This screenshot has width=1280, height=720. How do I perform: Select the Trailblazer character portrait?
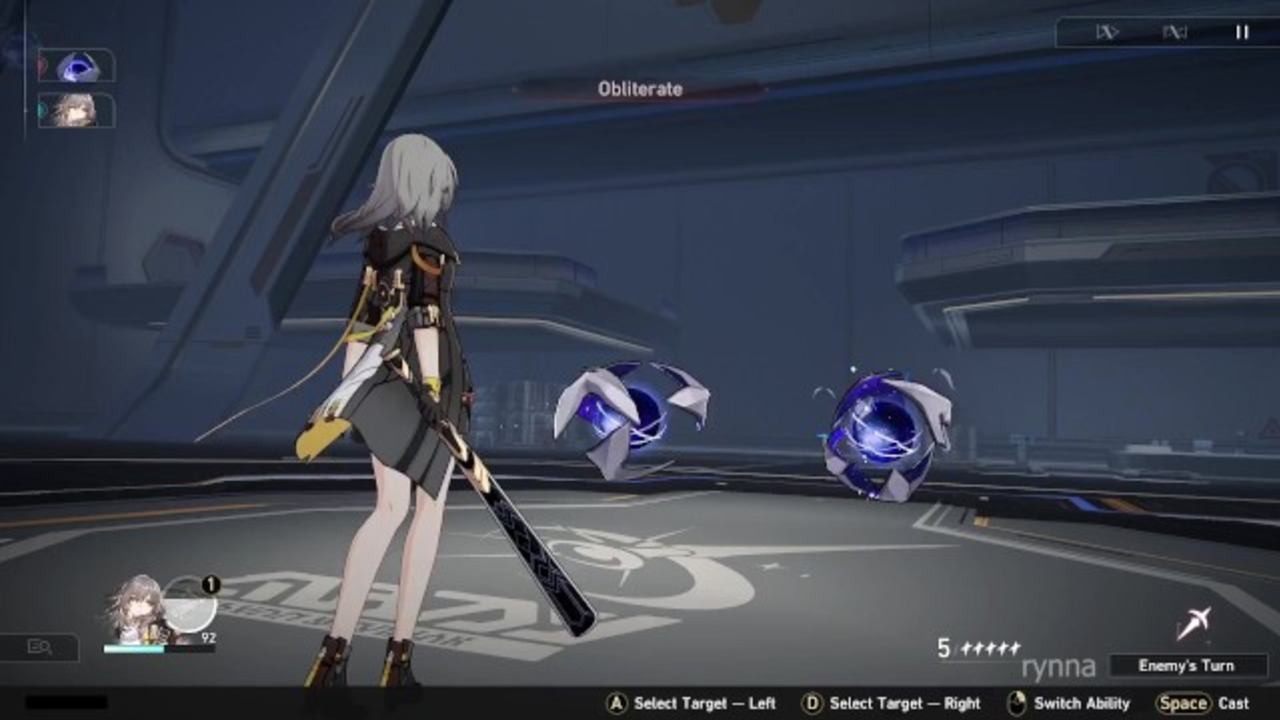[136, 608]
